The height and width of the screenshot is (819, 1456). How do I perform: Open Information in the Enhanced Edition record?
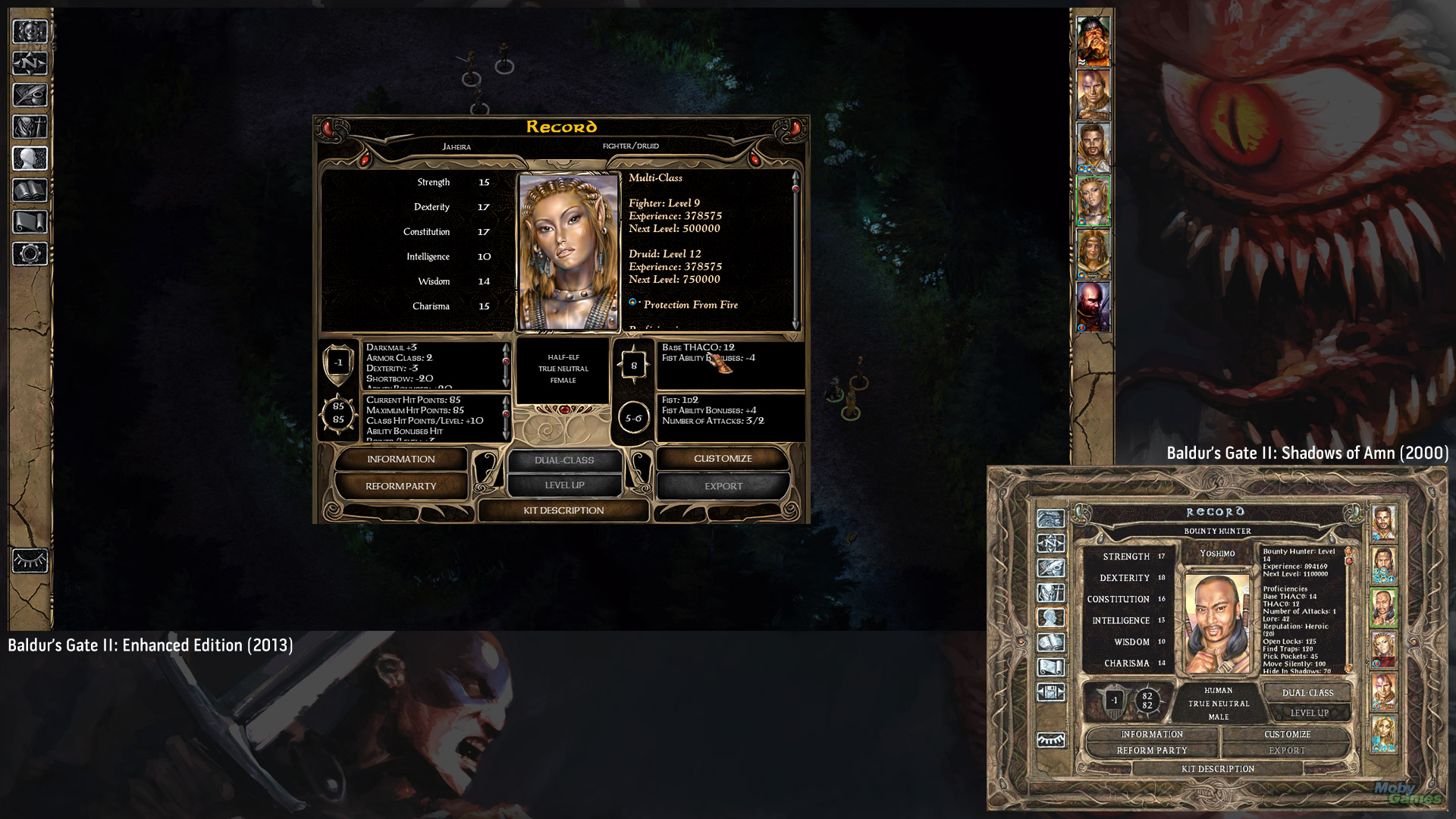point(400,459)
